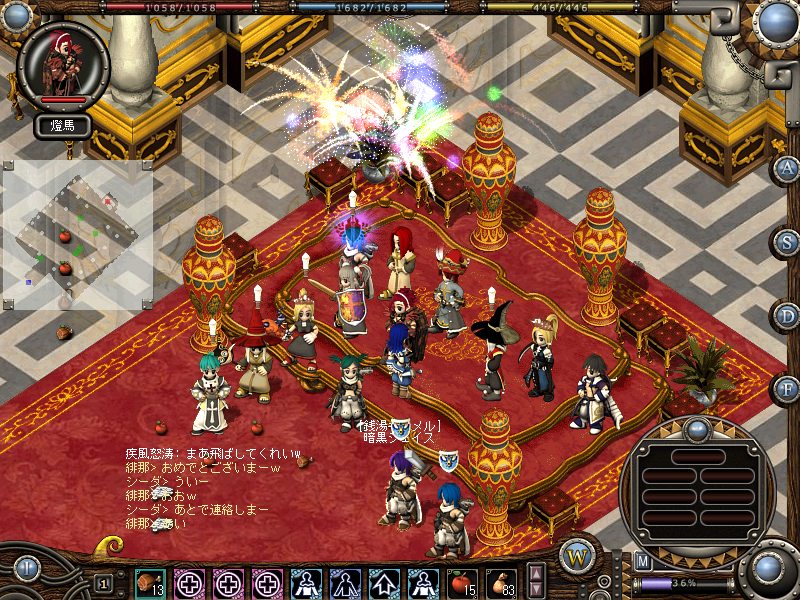This screenshot has width=800, height=600.
Task: Click the character portrait in the round frame
Action: tap(62, 66)
